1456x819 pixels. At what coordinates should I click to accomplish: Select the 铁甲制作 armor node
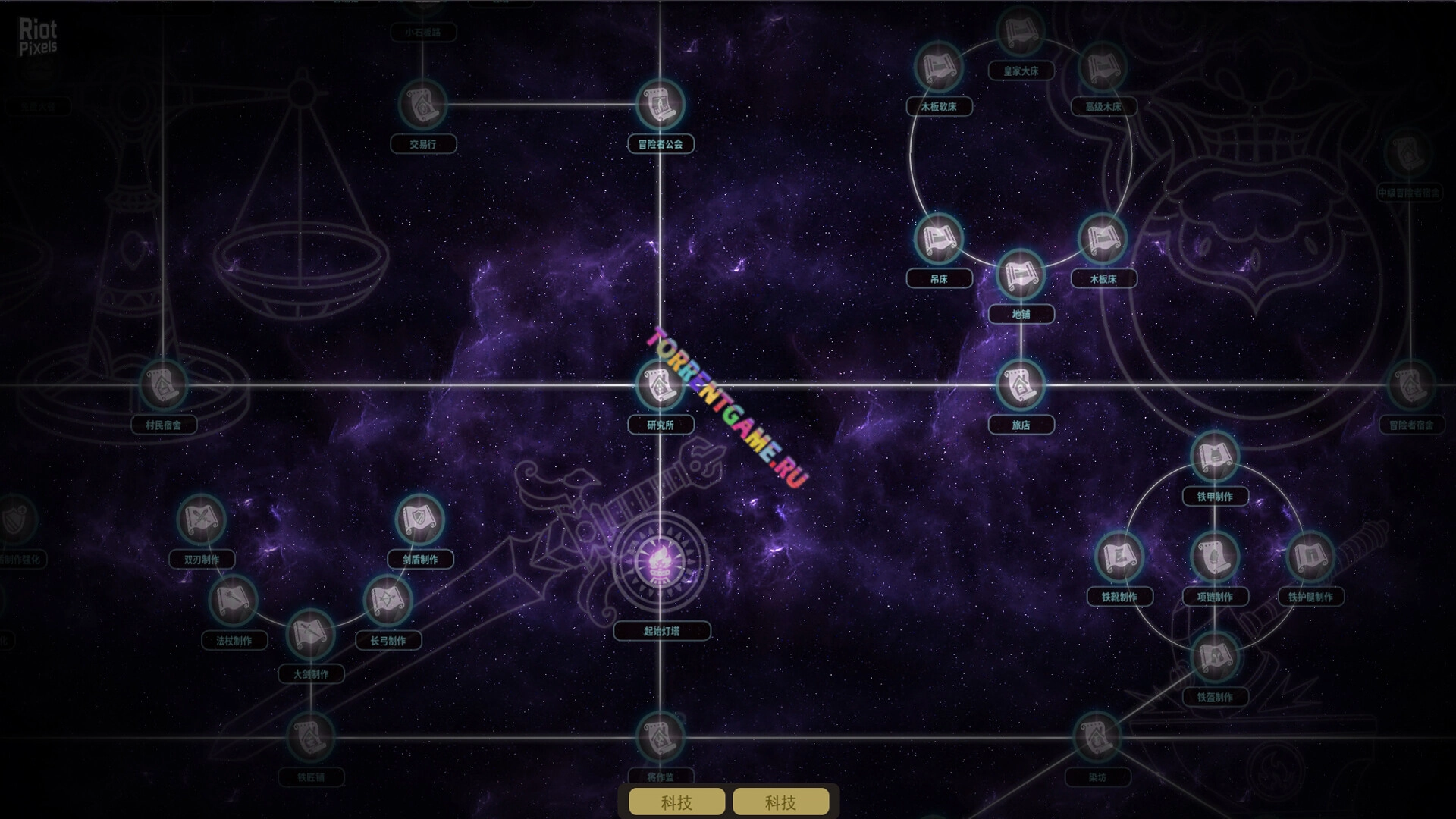pos(1215,457)
